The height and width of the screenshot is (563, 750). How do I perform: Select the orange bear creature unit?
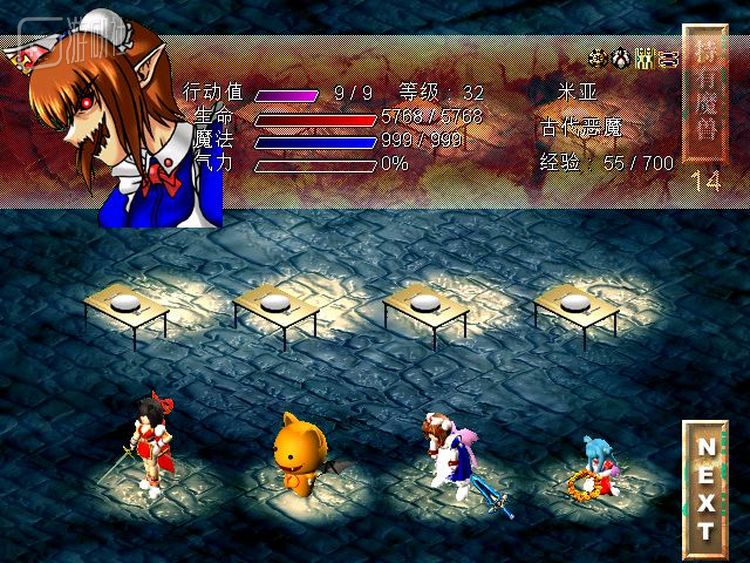click(x=299, y=455)
